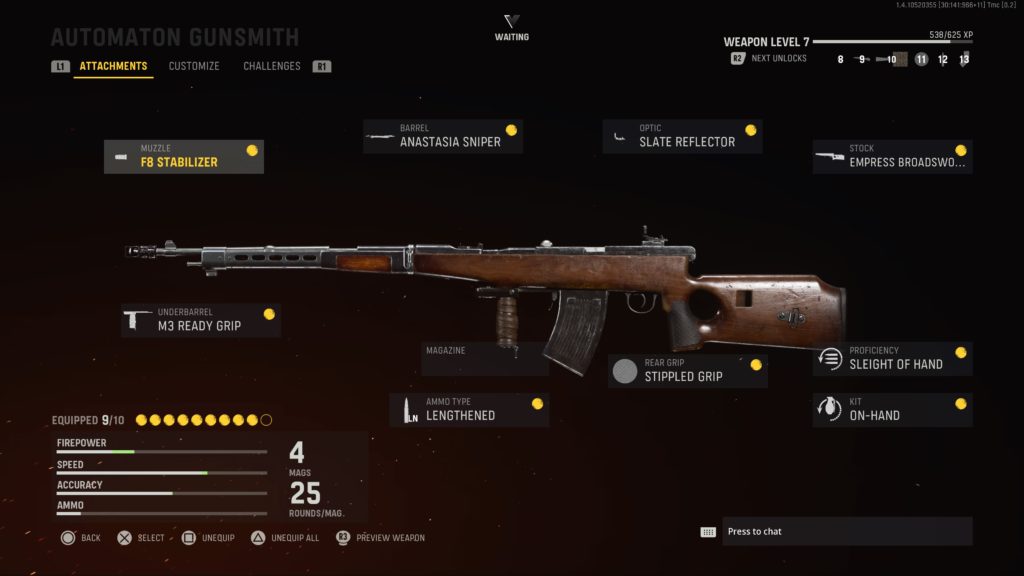Open the On-Hand kit slot

pos(892,409)
